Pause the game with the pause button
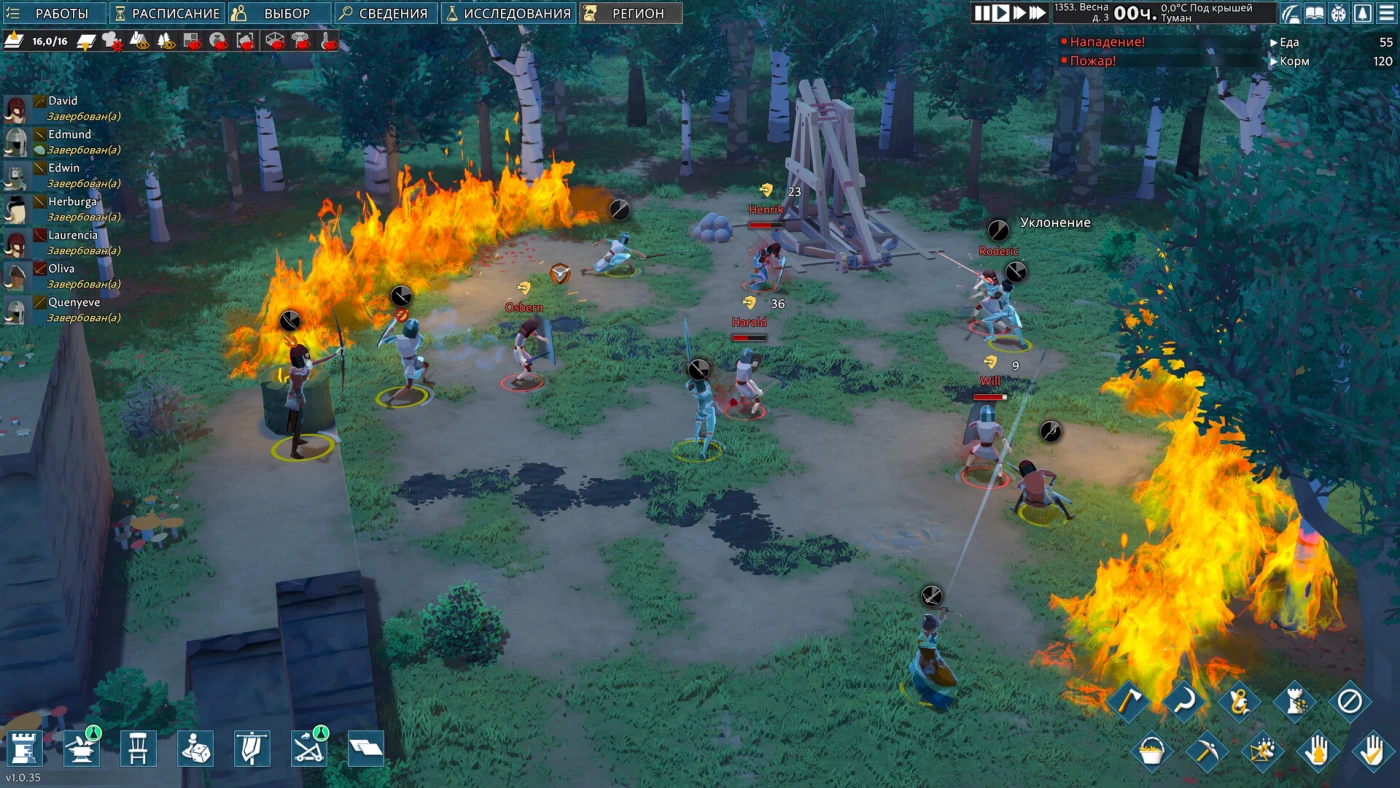 point(982,13)
